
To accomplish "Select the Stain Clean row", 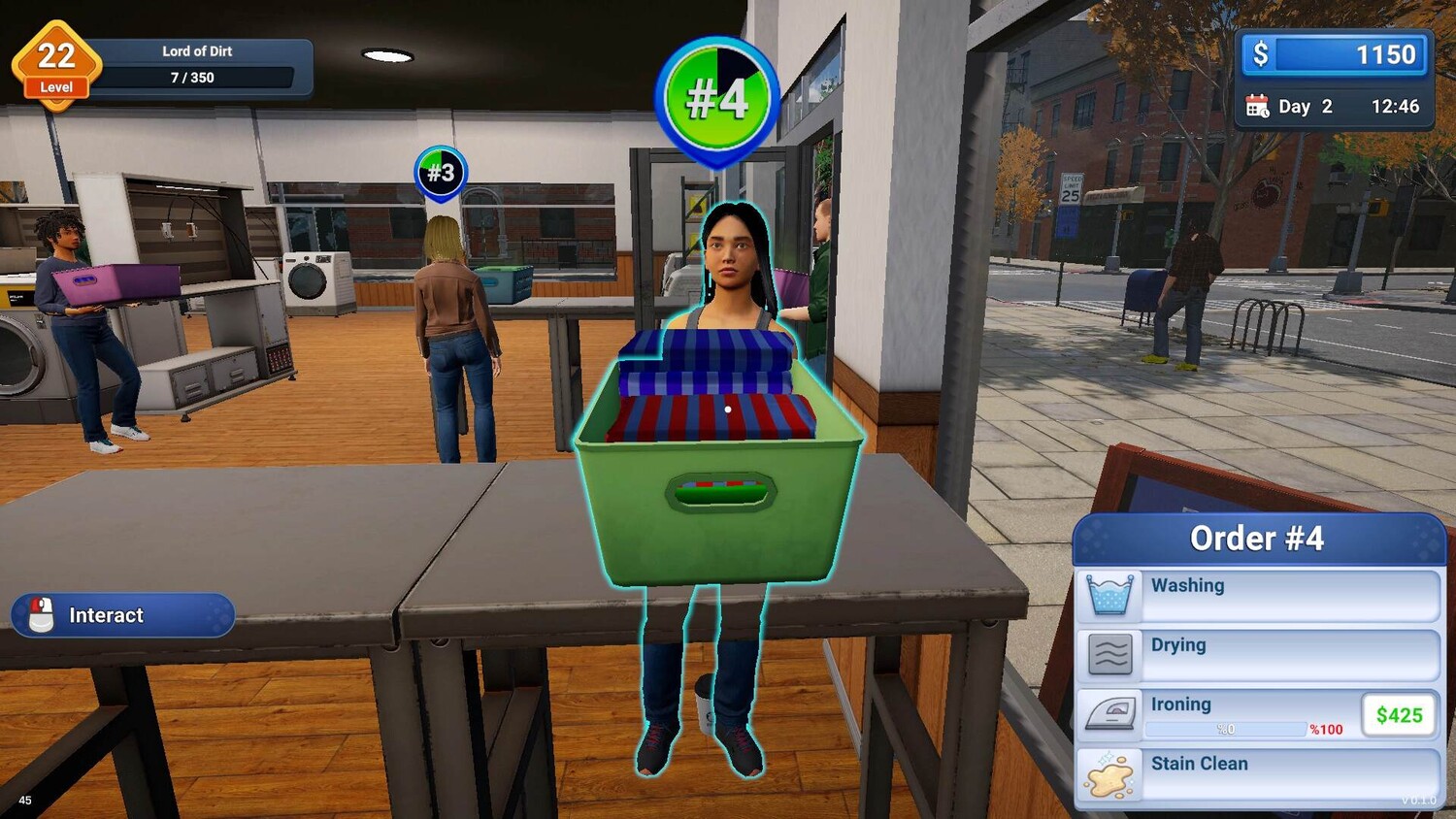I will coord(1258,774).
